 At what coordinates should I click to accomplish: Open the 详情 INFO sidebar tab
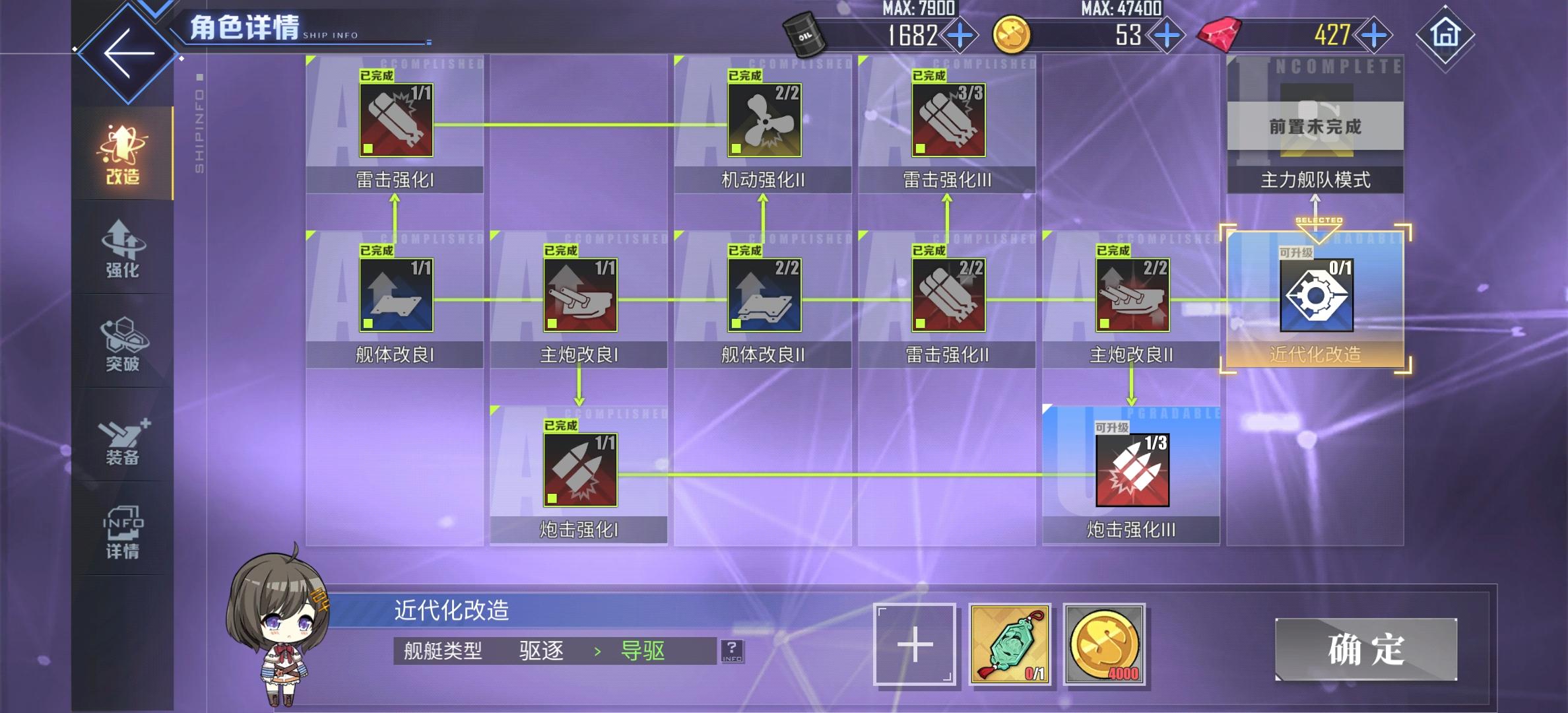click(x=122, y=535)
